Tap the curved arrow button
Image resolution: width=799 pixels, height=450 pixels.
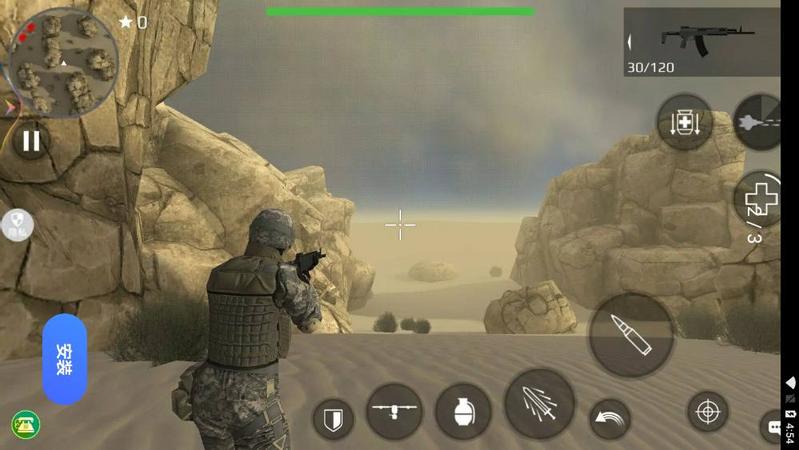[609, 417]
